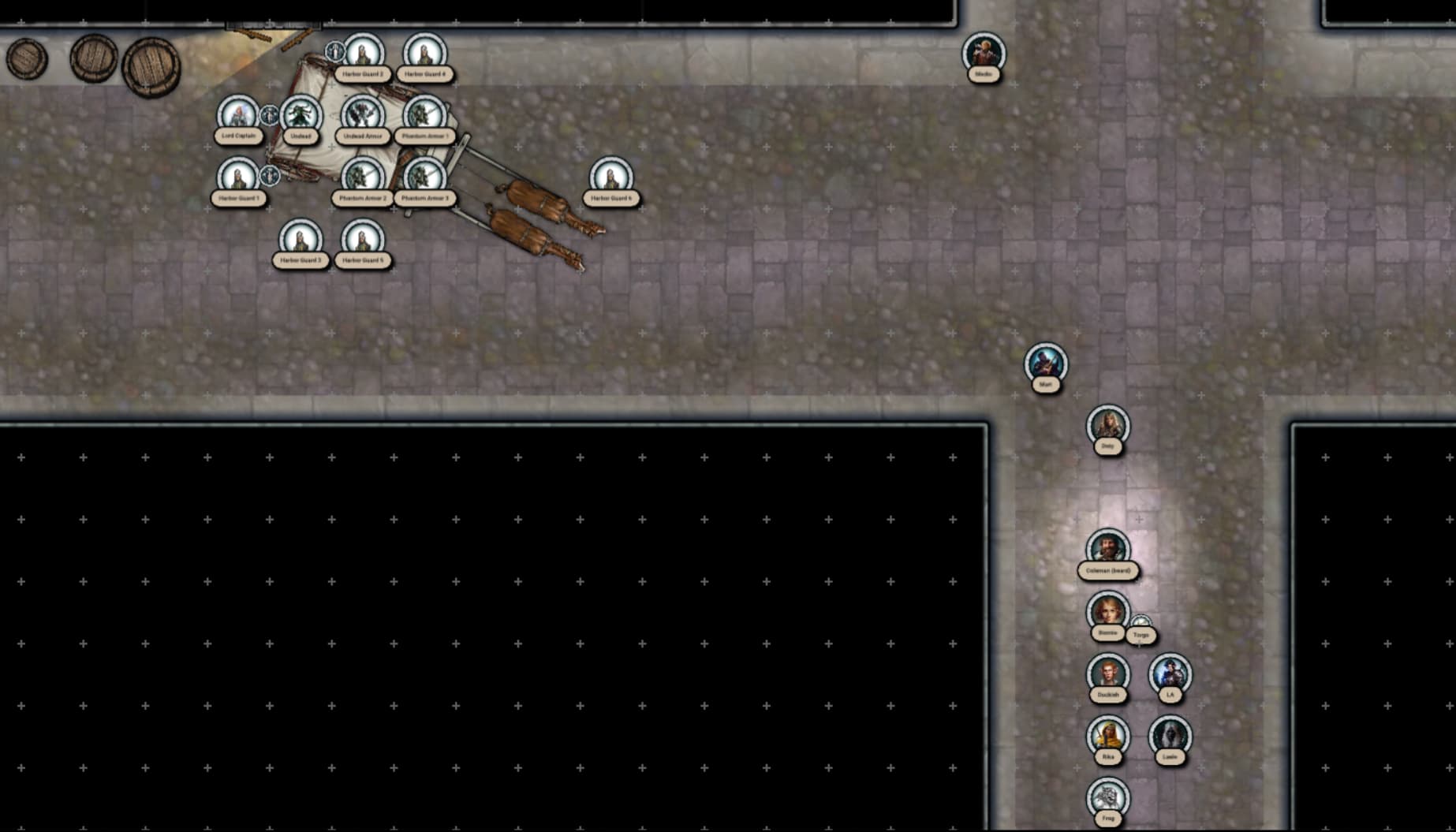Select the Phantom Armor 1 token
The height and width of the screenshot is (832, 1456).
click(x=424, y=115)
